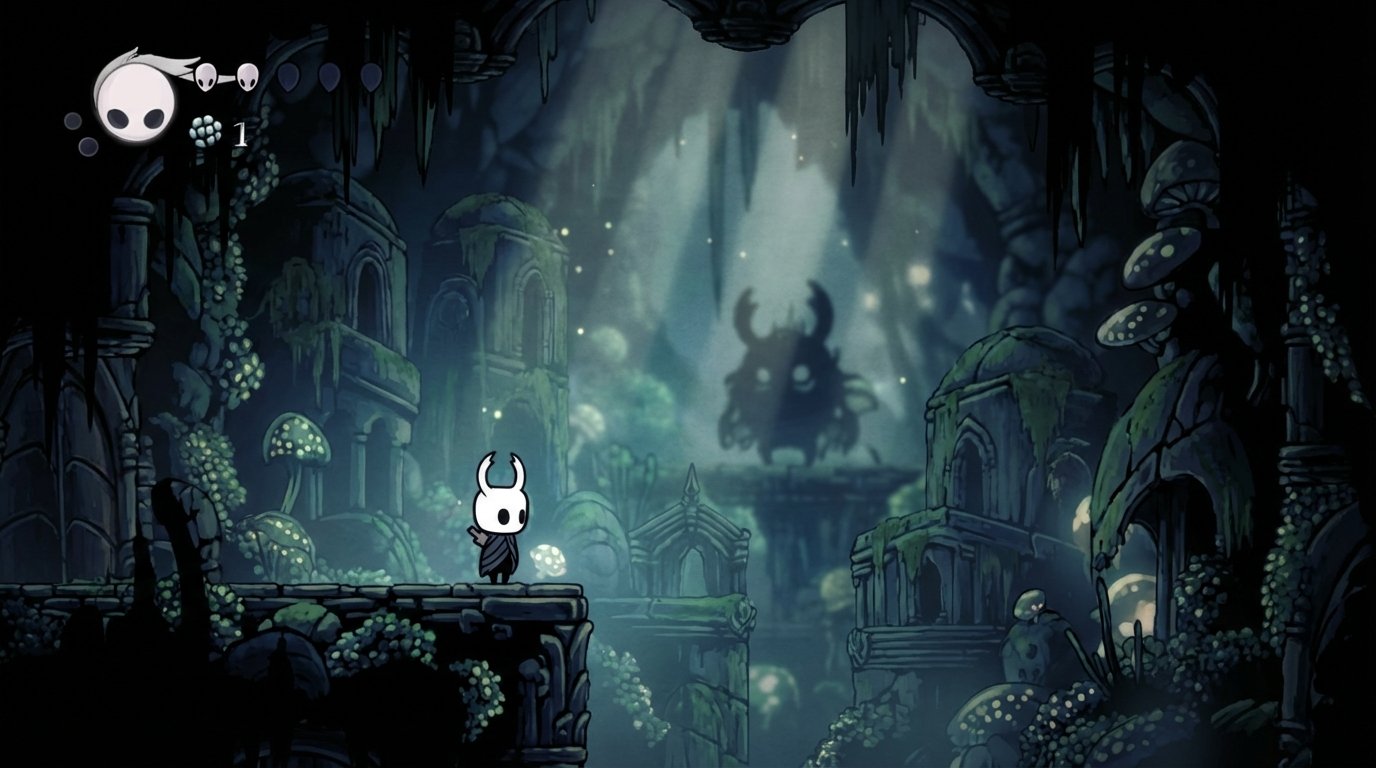
Task: Click the rightmost darkened empty mask icon
Action: [372, 77]
